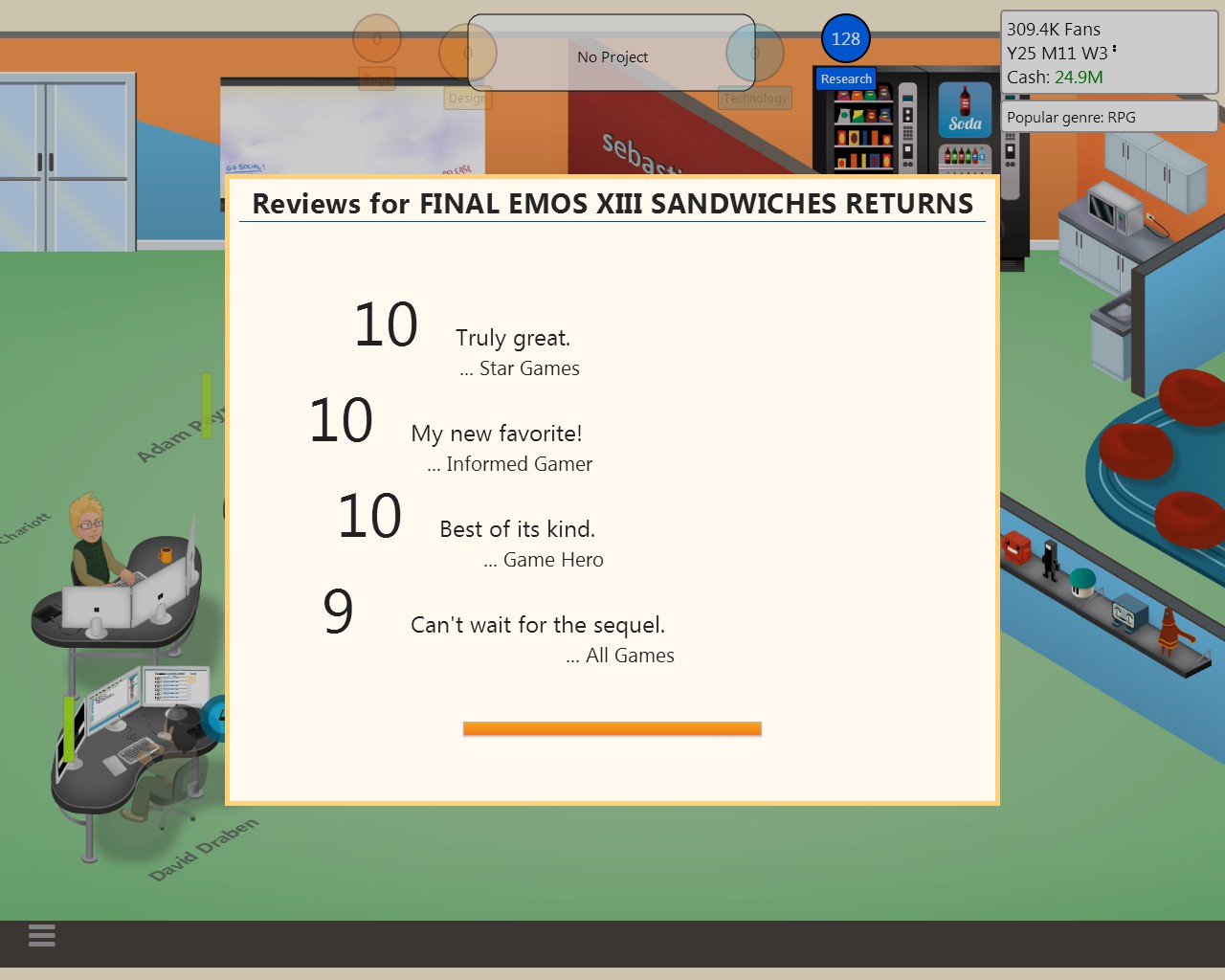Click the green Cash amount 24.9M
The height and width of the screenshot is (980, 1225).
(1081, 77)
